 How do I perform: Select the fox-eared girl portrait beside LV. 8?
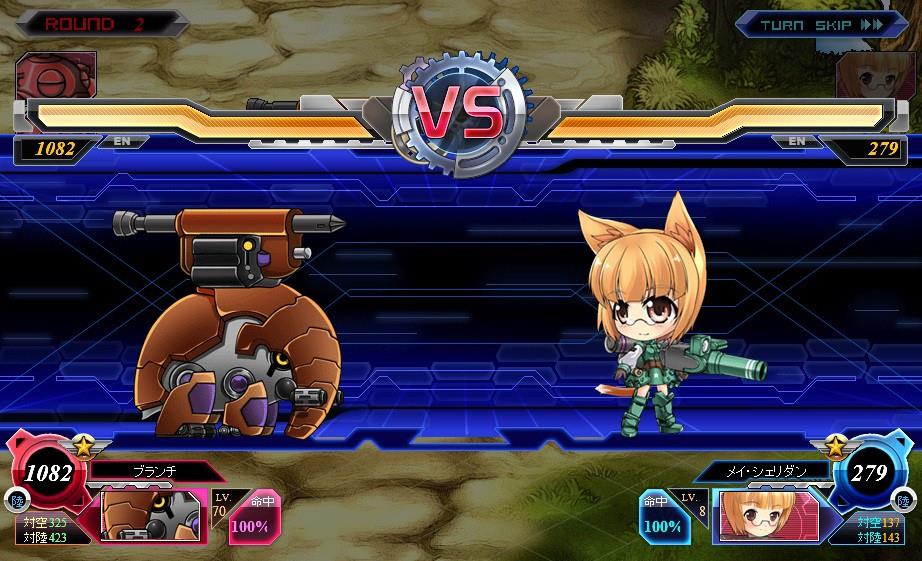point(766,516)
